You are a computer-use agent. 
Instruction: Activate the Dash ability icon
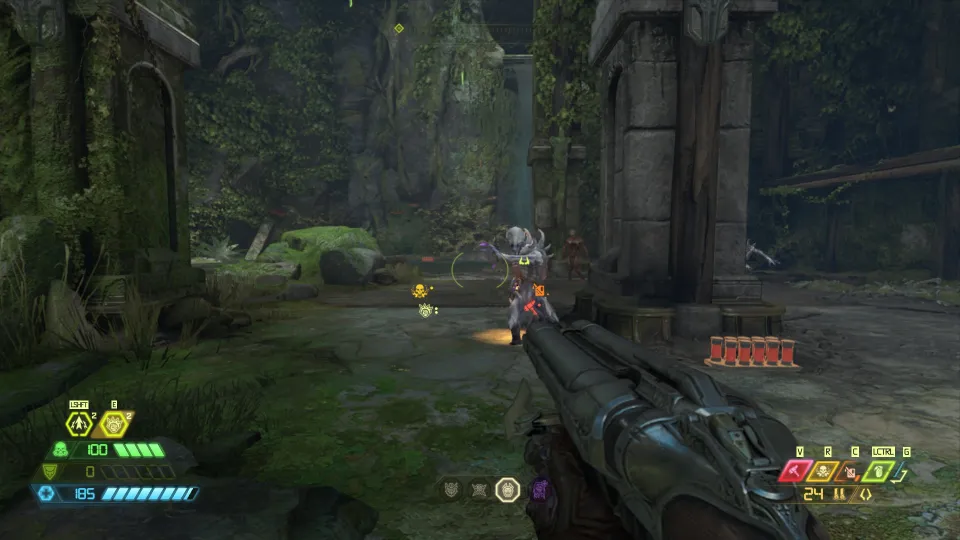[79, 424]
